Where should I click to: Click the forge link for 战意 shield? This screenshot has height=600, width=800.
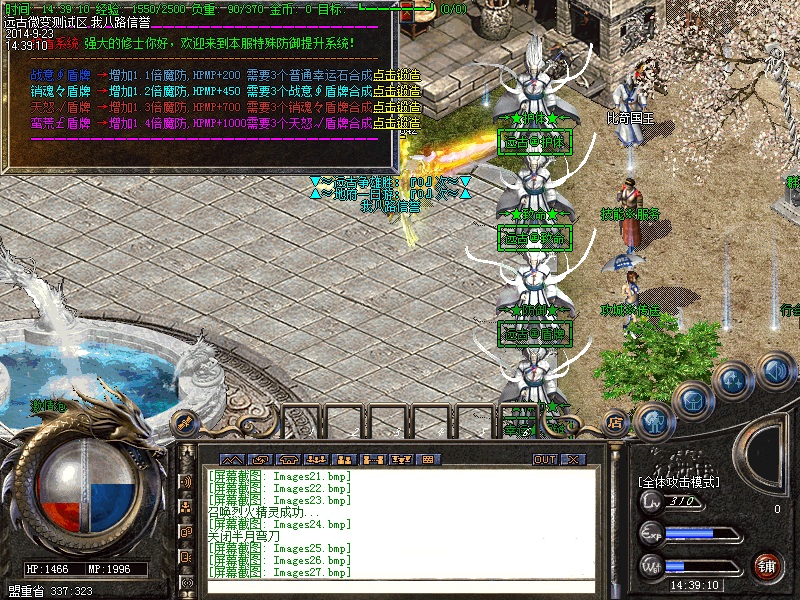coord(397,75)
